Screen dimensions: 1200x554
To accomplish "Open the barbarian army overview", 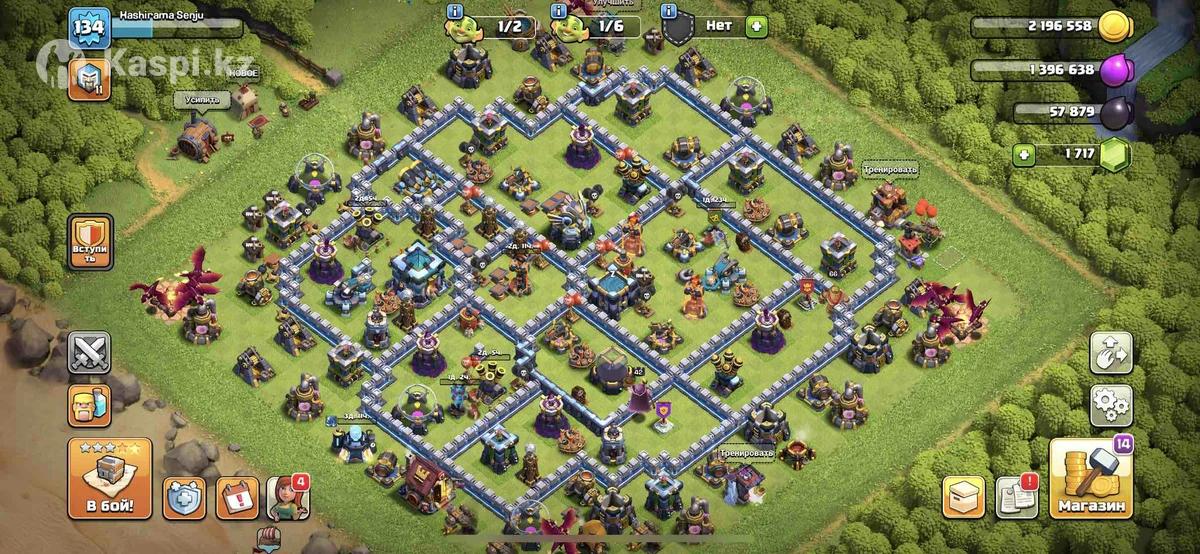I will click(89, 405).
